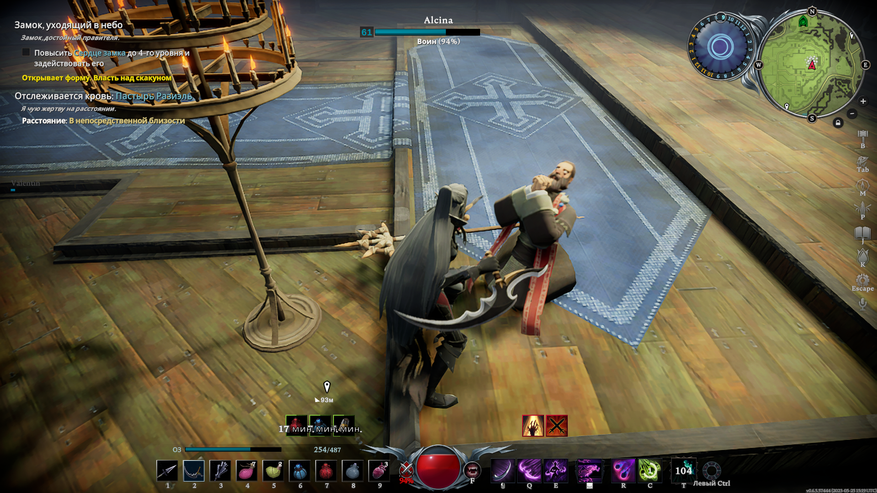Activate the purple Q weapon skill
This screenshot has height=493, width=877.
tap(529, 469)
